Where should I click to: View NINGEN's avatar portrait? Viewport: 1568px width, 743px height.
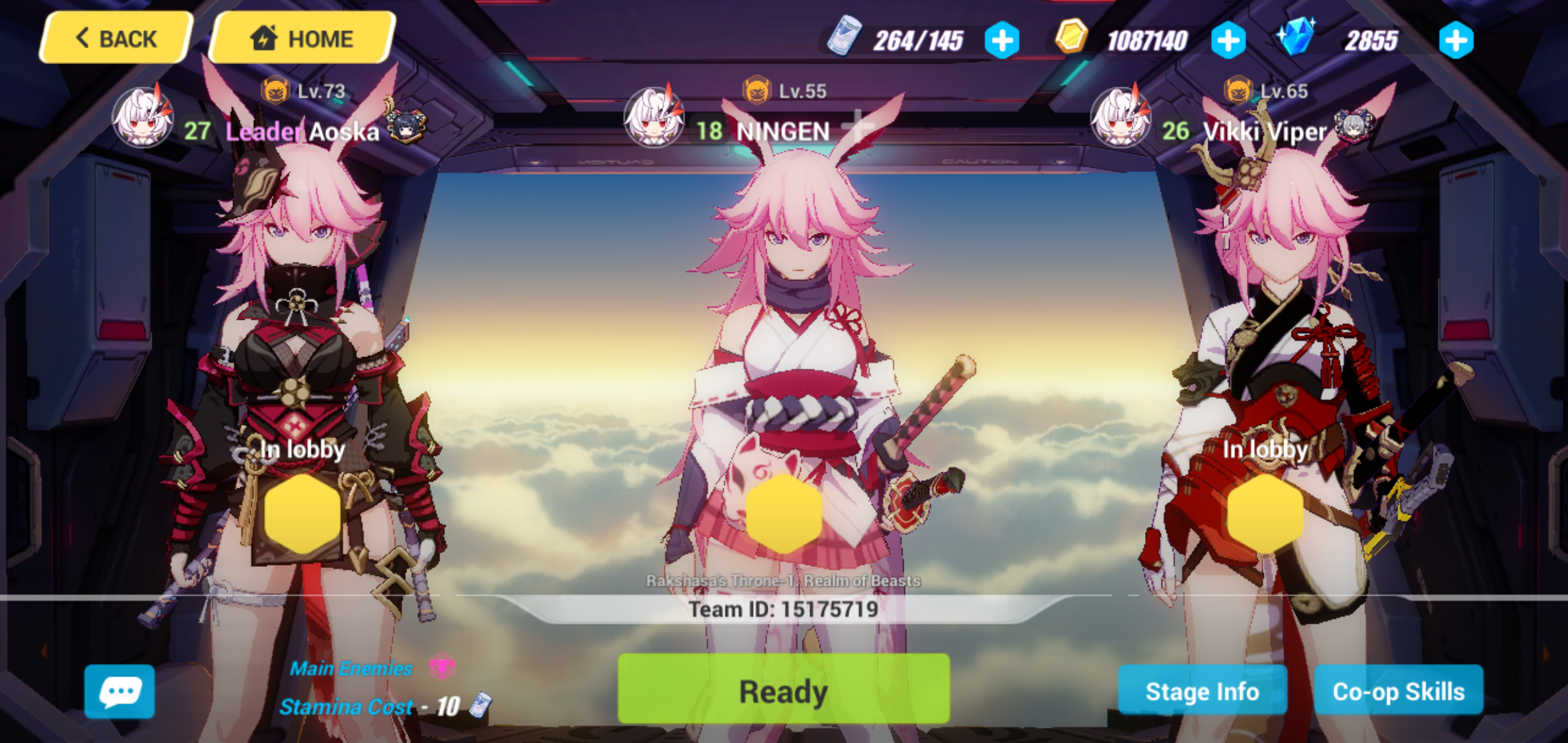tap(653, 118)
